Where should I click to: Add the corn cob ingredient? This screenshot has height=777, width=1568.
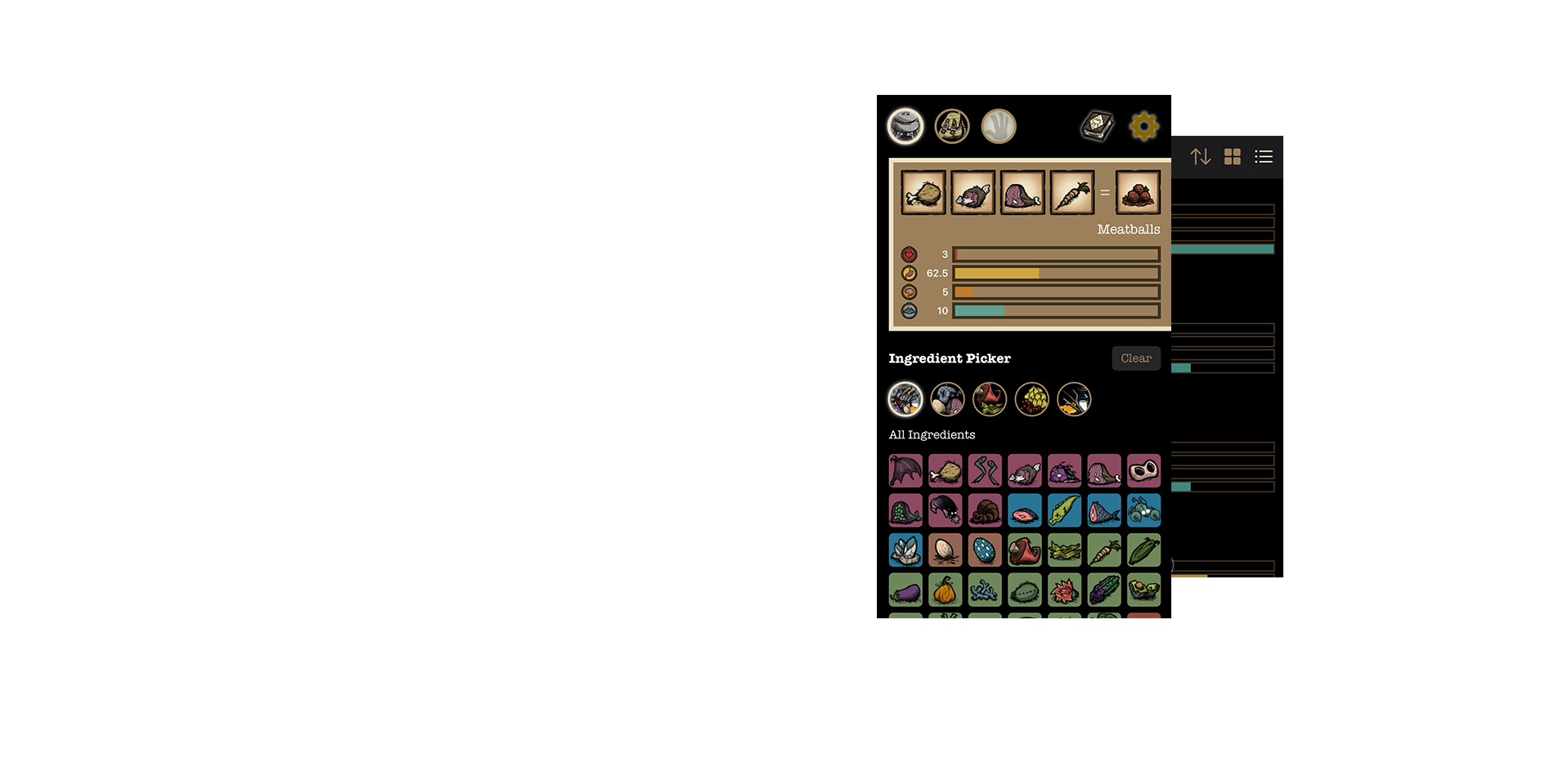pyautogui.click(x=1143, y=550)
